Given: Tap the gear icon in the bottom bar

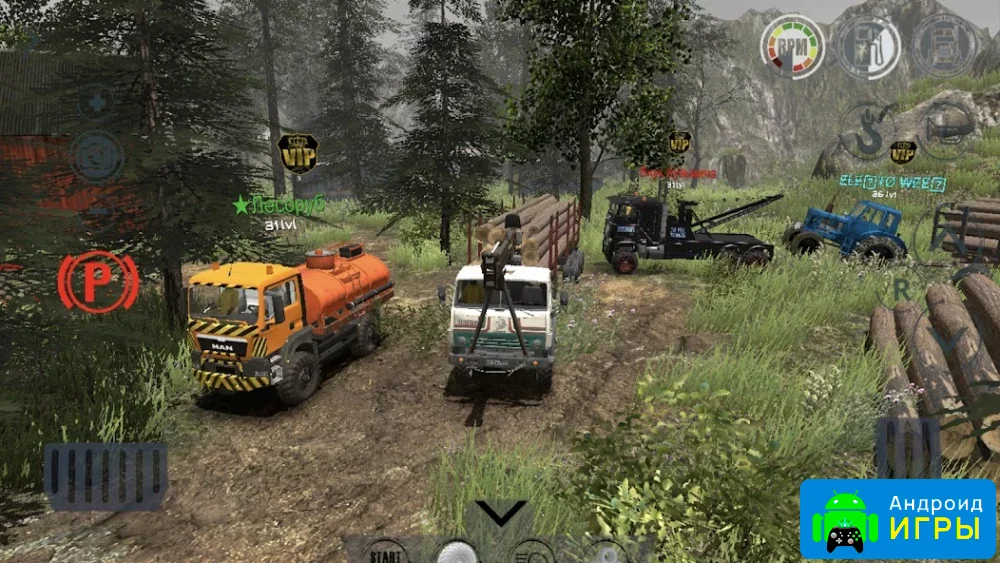Looking at the screenshot, I should [606, 553].
